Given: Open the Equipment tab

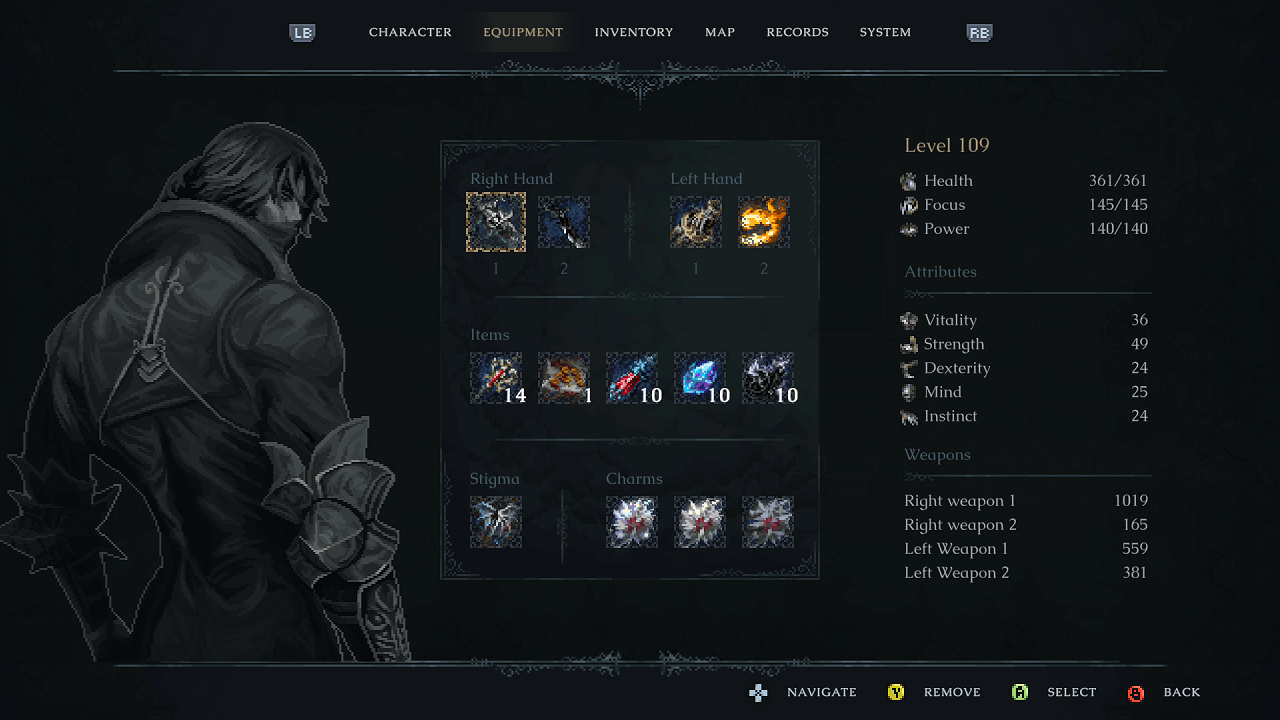Looking at the screenshot, I should click(x=523, y=32).
